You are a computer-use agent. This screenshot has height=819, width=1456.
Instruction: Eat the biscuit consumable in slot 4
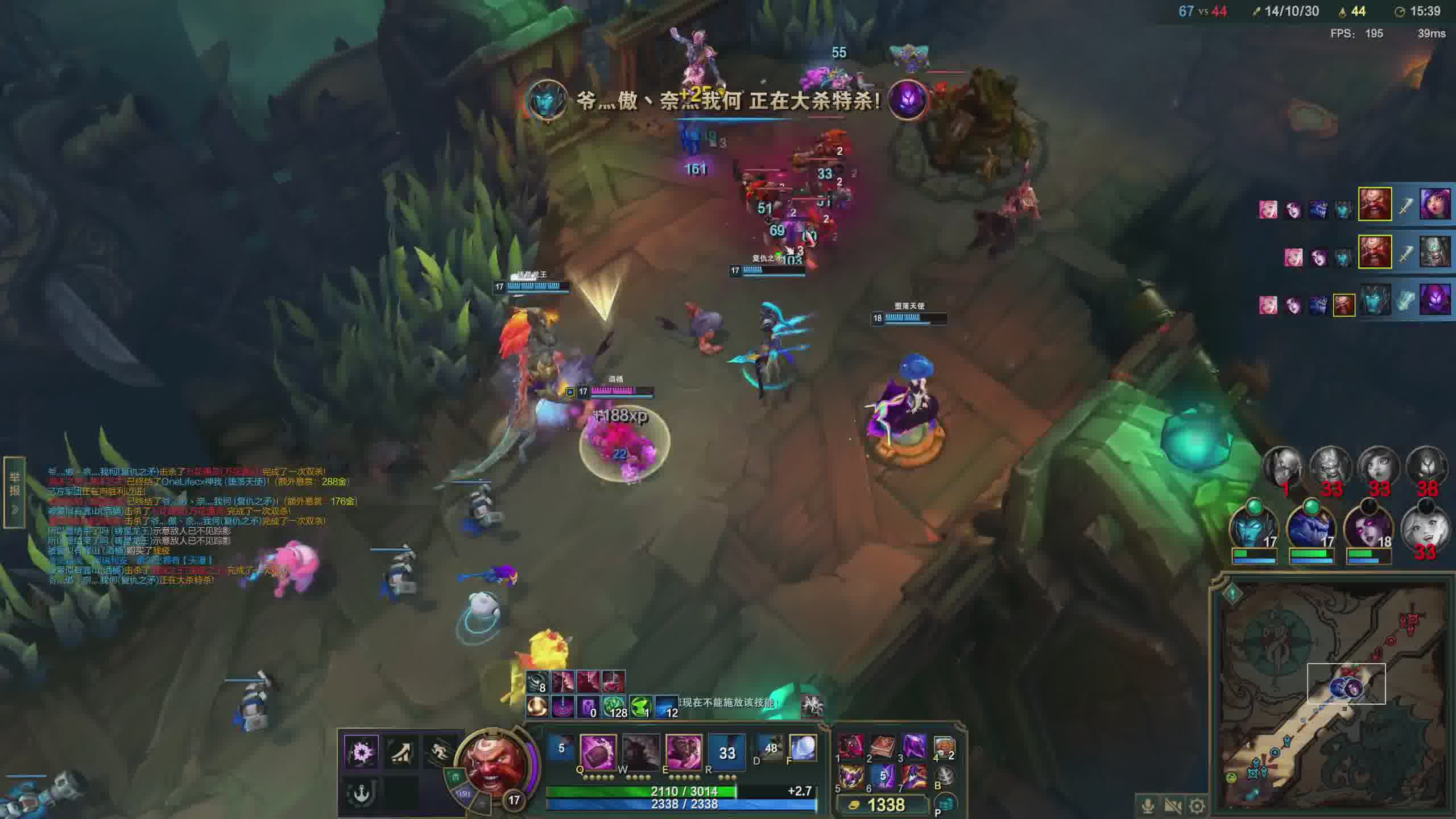(944, 746)
